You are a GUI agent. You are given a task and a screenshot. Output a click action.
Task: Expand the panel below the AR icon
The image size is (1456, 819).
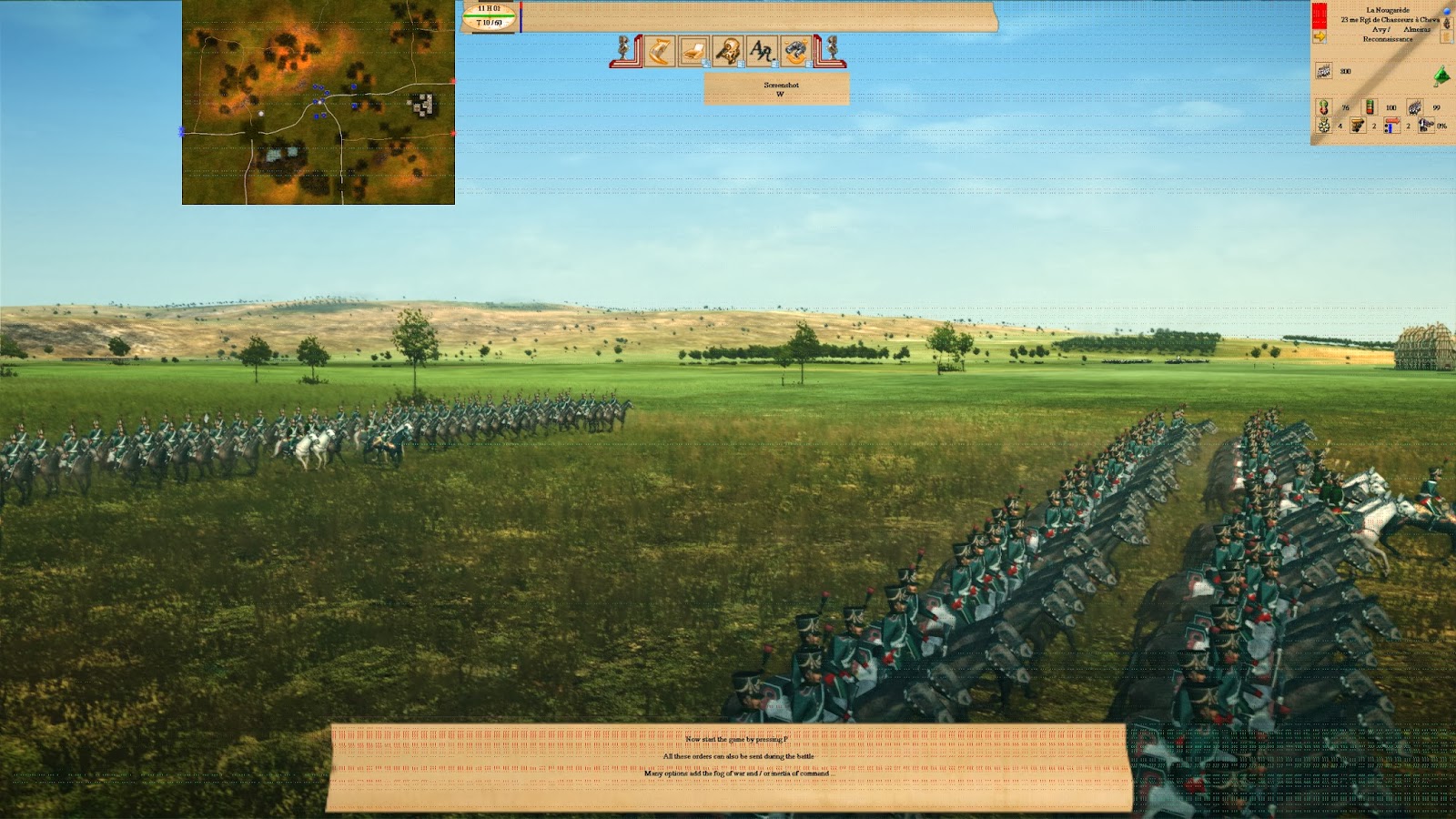[x=775, y=64]
